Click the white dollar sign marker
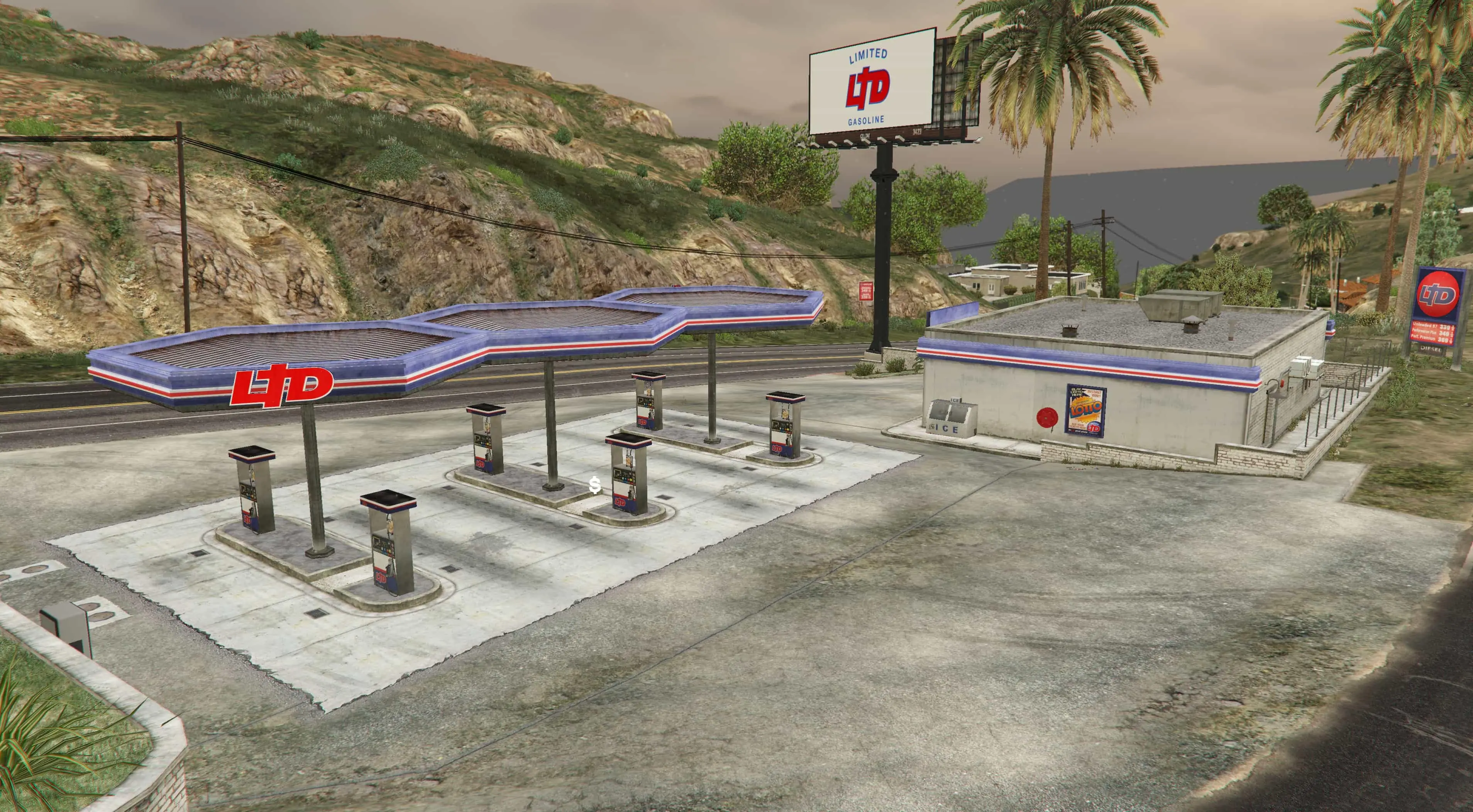The height and width of the screenshot is (812, 1473). click(595, 486)
